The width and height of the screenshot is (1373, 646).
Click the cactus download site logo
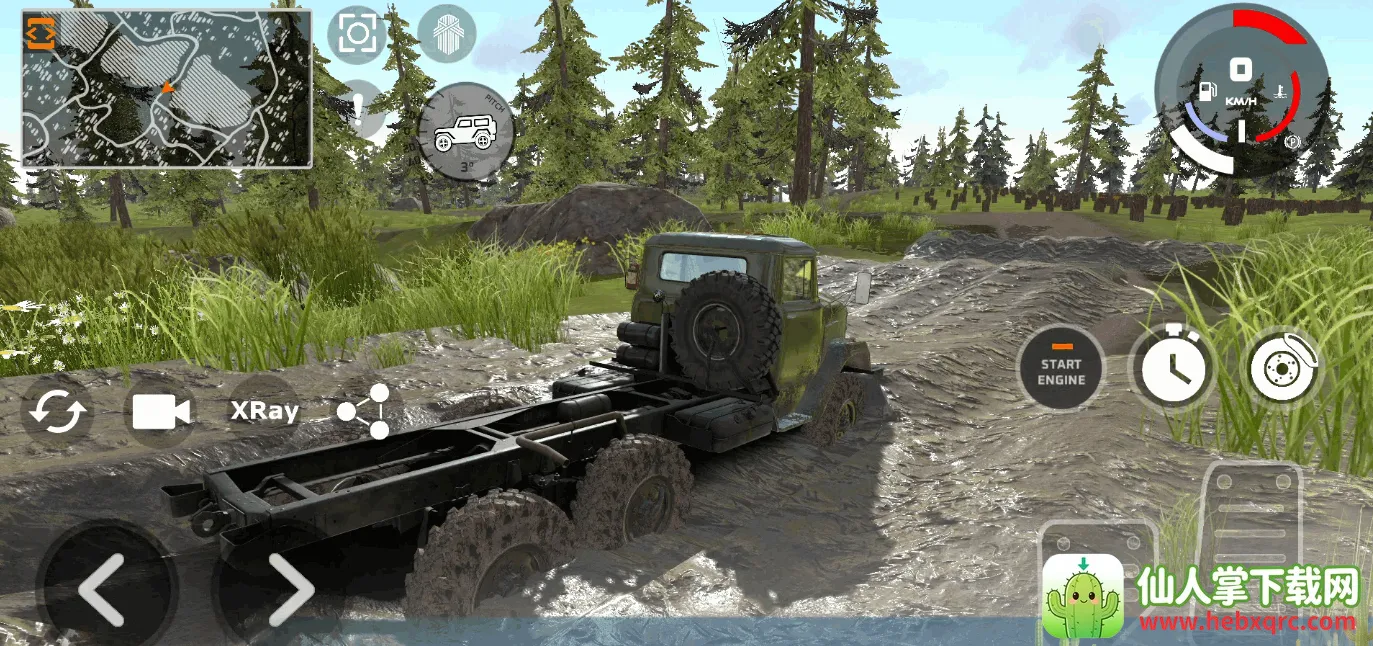1082,596
